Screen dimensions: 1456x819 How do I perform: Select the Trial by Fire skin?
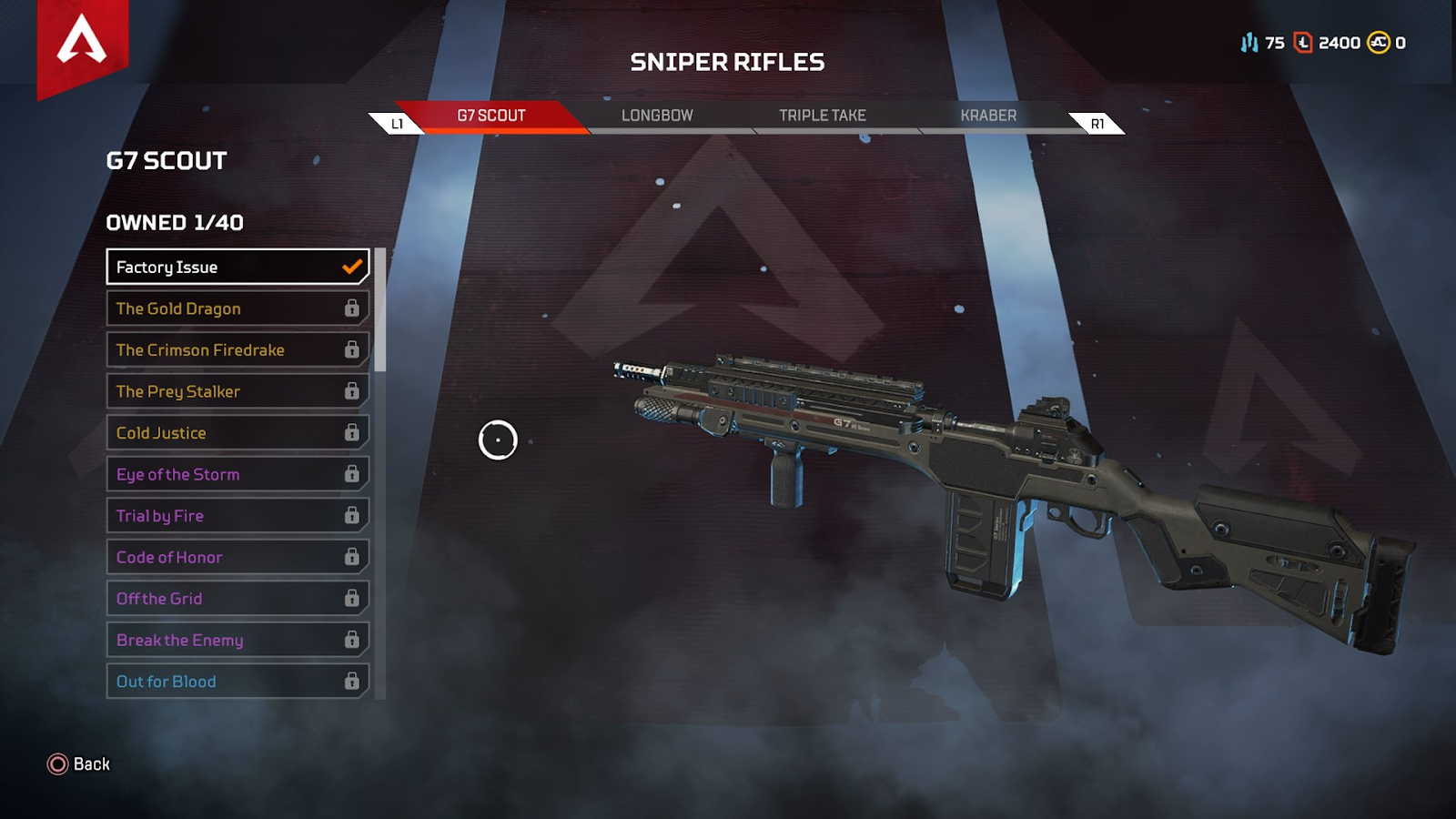click(x=237, y=516)
